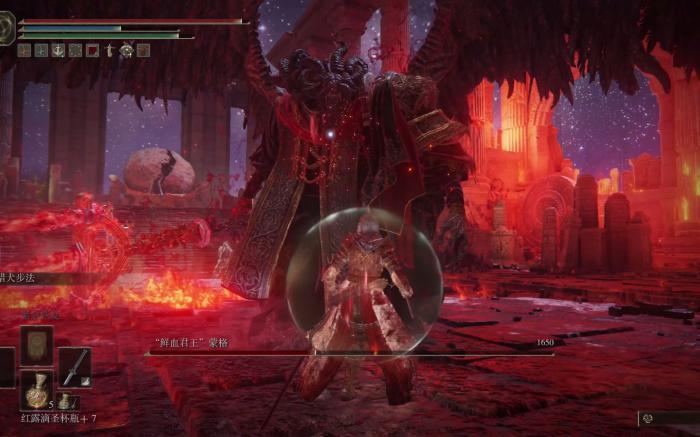Viewport: 700px width, 437px height.
Task: Click the anchor-shaped status buff icon
Action: tap(58, 50)
